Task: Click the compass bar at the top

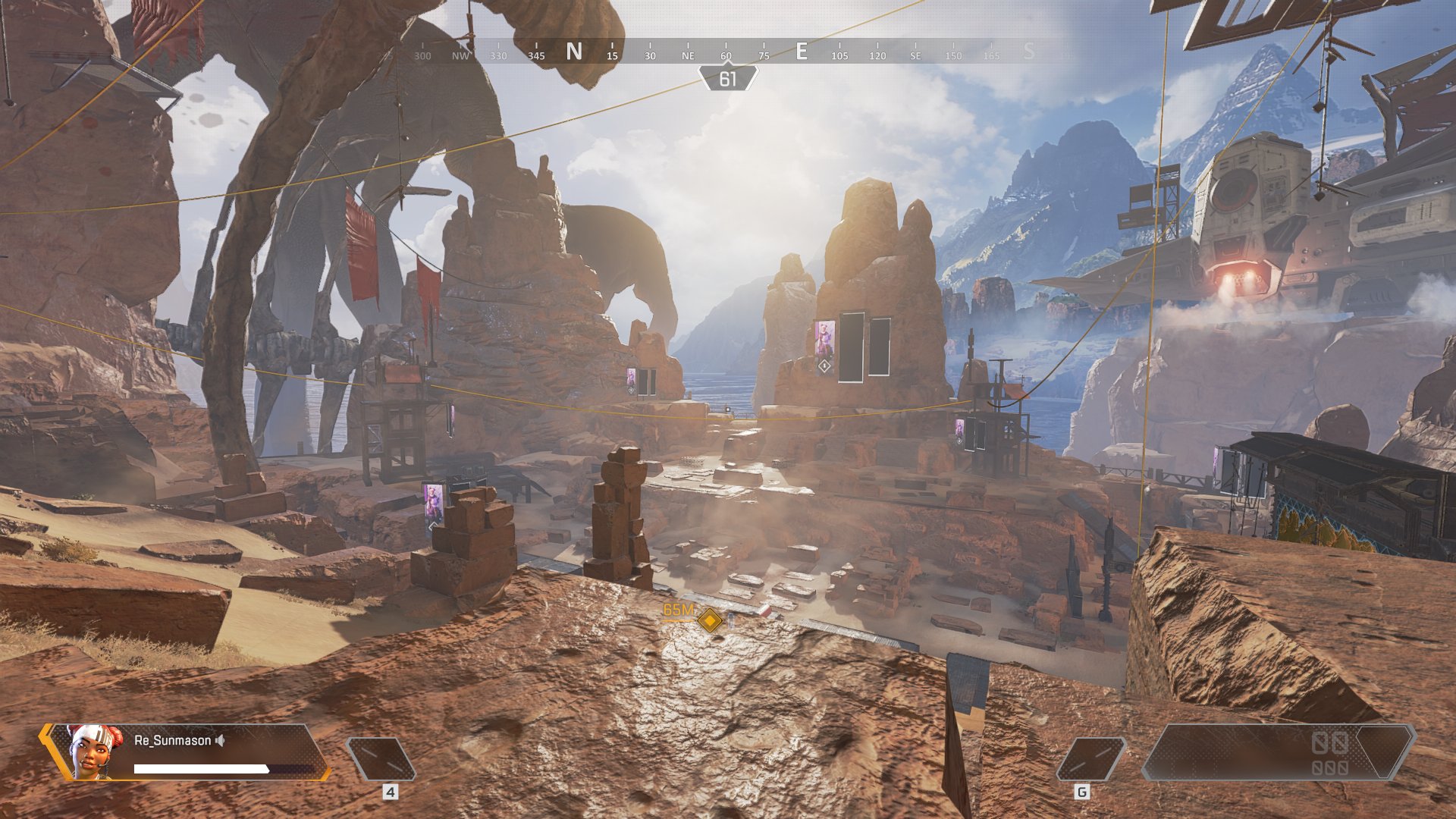Action: (726, 53)
